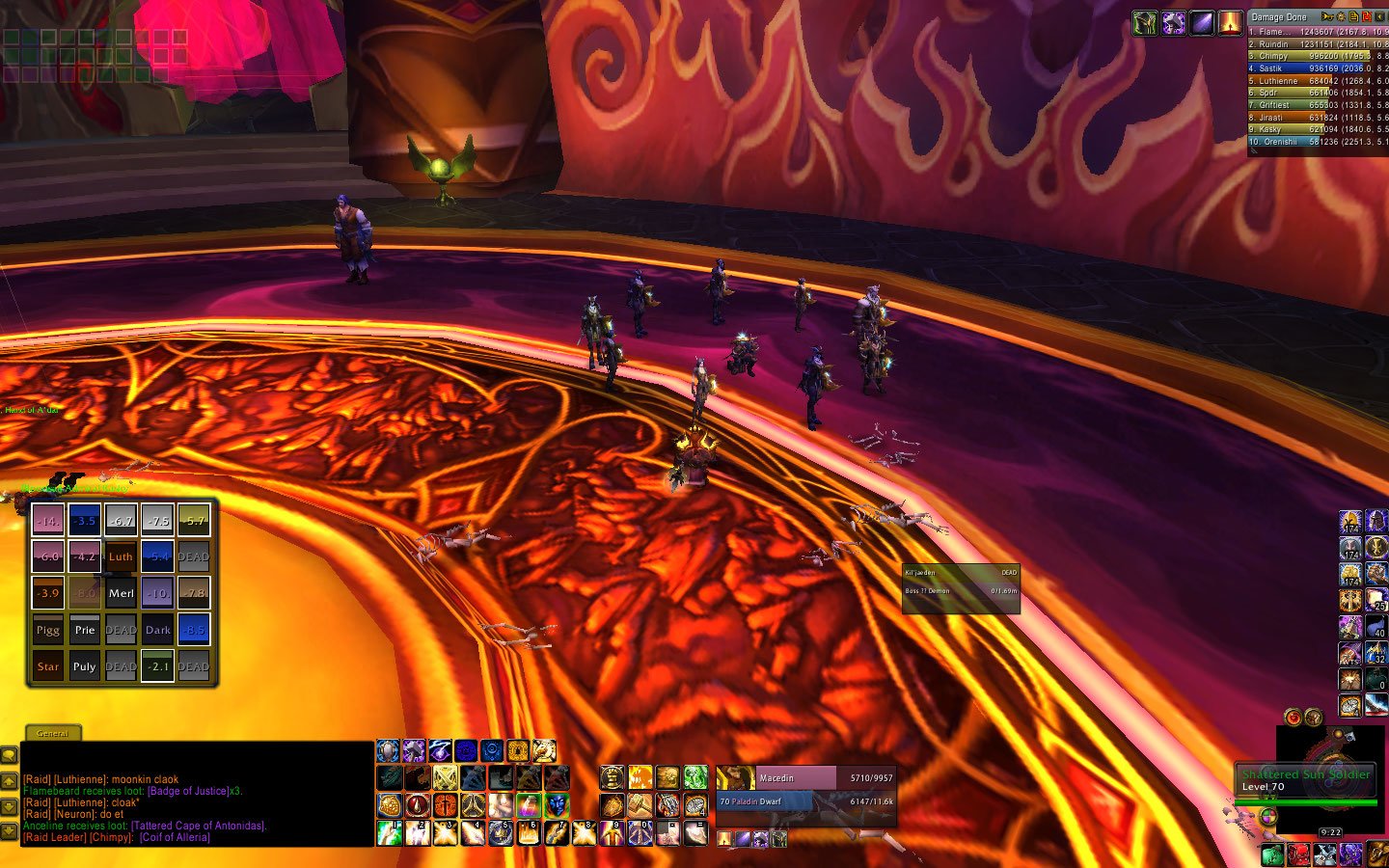Choose Puly in the raid grid
The width and height of the screenshot is (1389, 868).
point(84,666)
